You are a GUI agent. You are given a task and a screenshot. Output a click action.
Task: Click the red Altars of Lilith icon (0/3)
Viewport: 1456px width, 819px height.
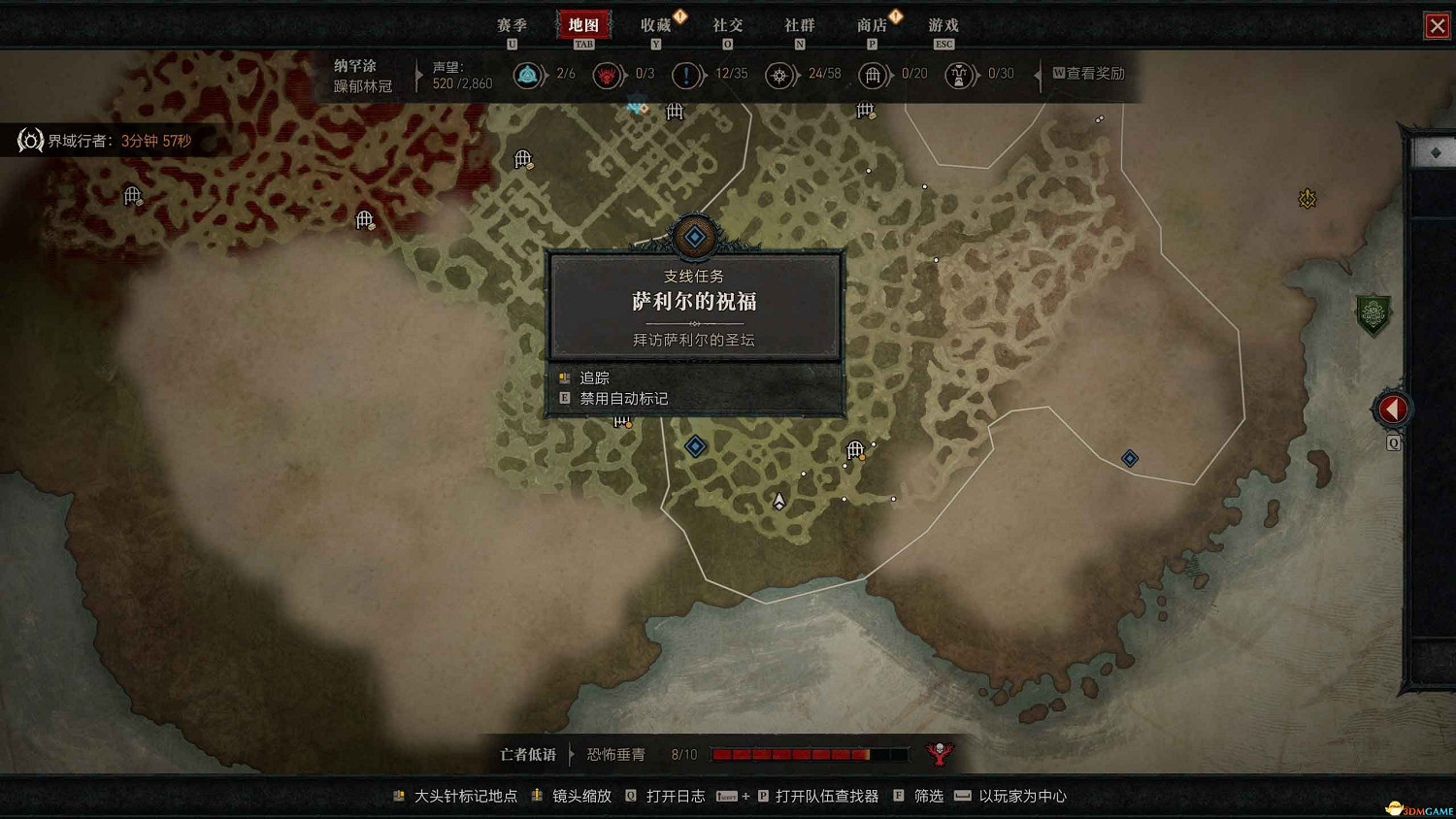click(x=609, y=75)
